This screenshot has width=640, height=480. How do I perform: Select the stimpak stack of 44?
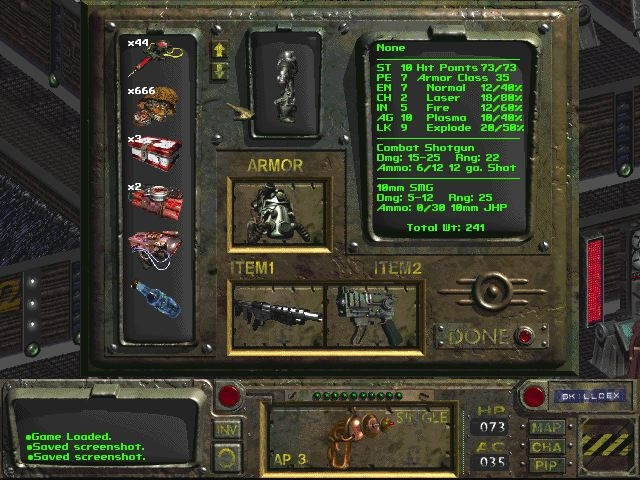coord(157,58)
